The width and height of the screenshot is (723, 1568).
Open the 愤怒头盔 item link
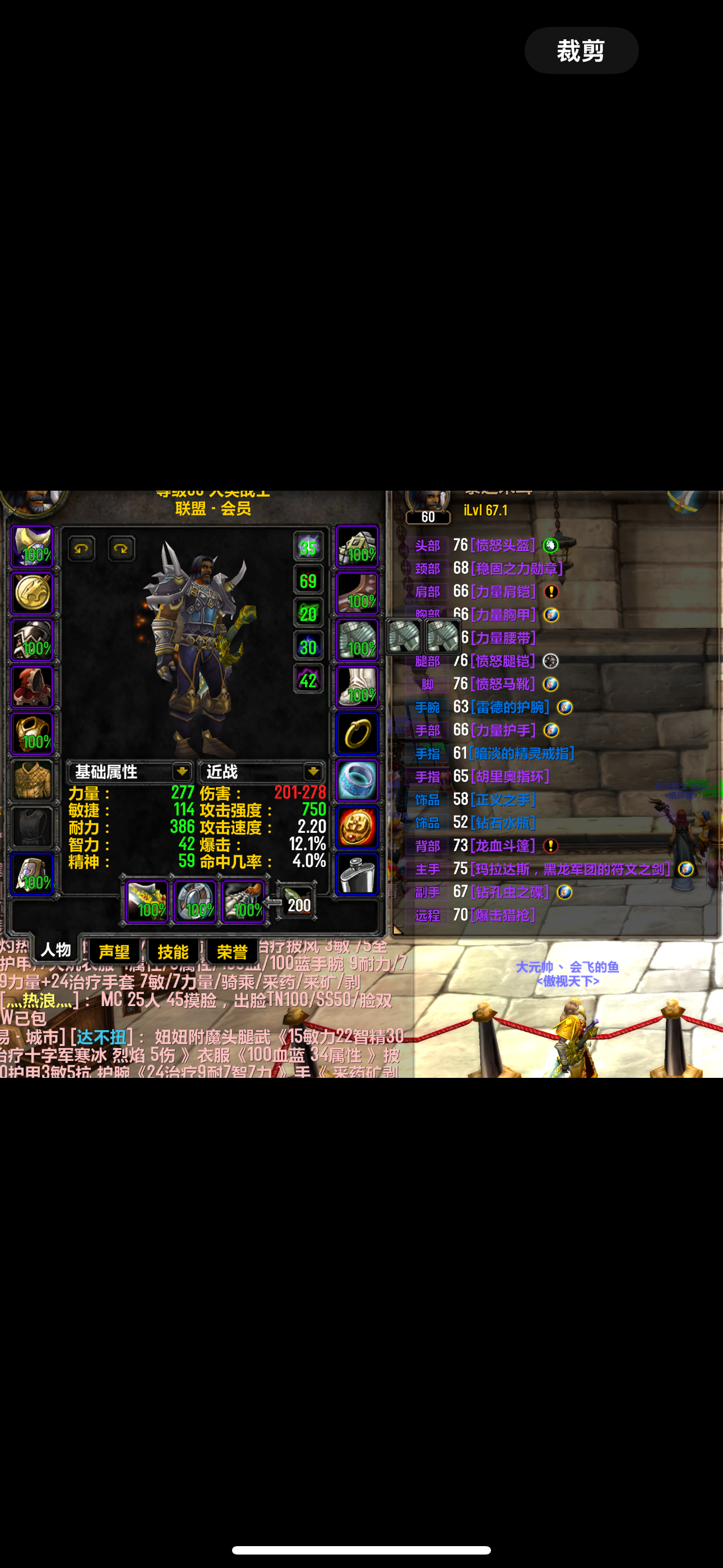click(x=503, y=546)
